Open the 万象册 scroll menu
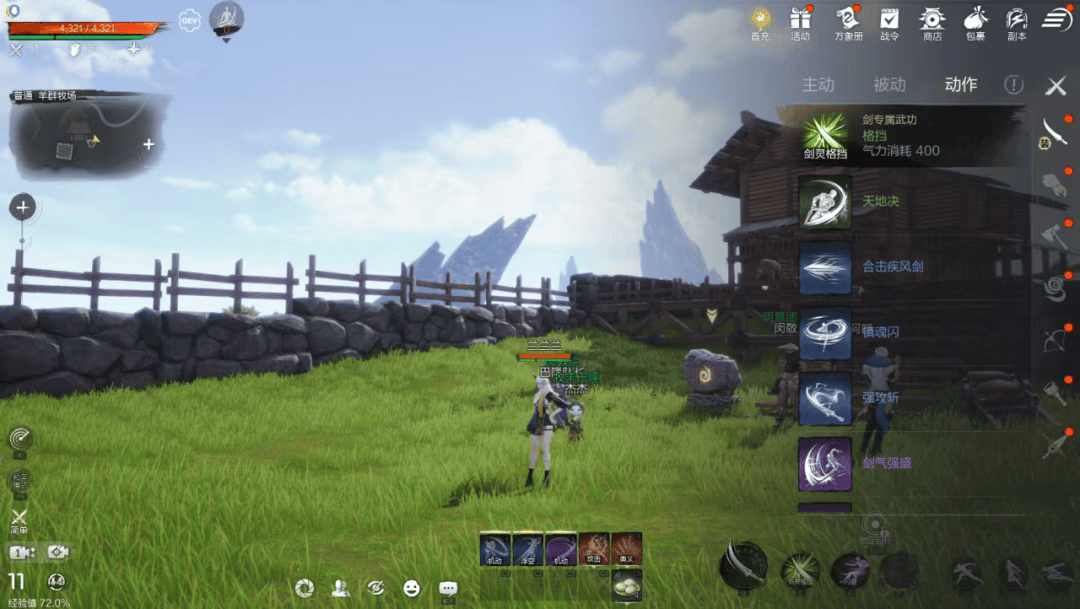This screenshot has width=1080, height=609. 848,21
